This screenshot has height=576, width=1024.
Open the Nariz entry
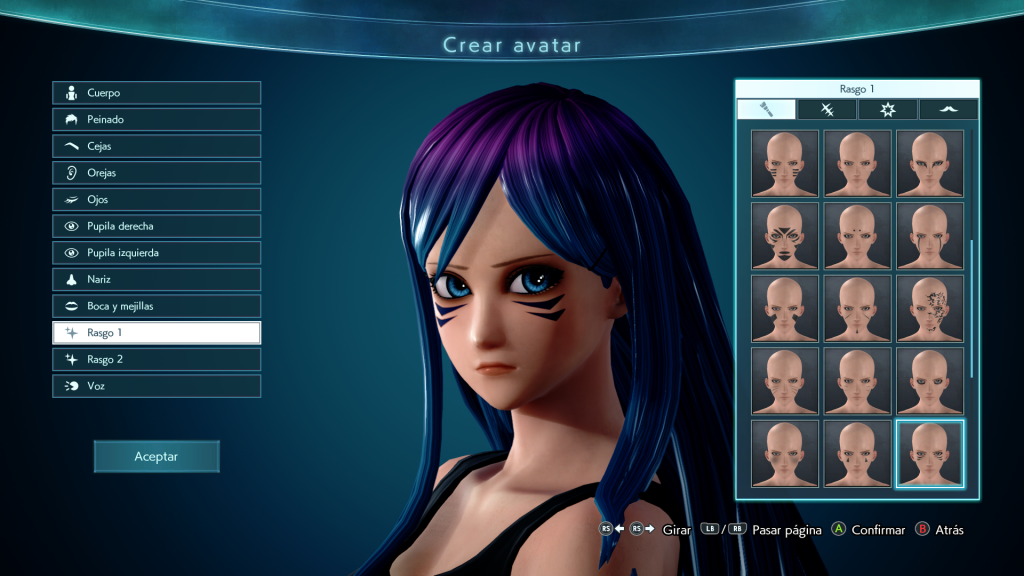[x=157, y=279]
